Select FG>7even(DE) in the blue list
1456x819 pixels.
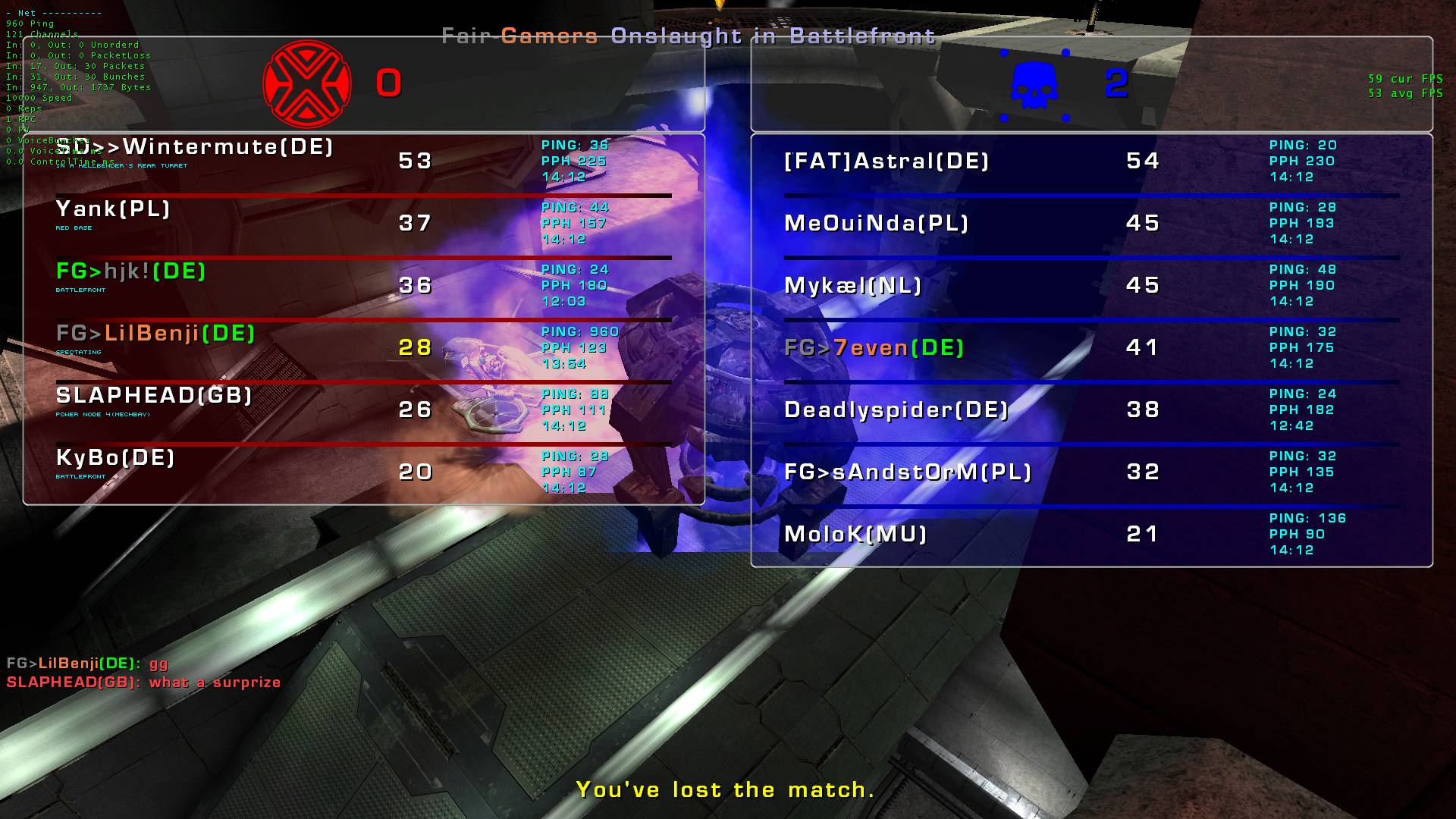(874, 347)
